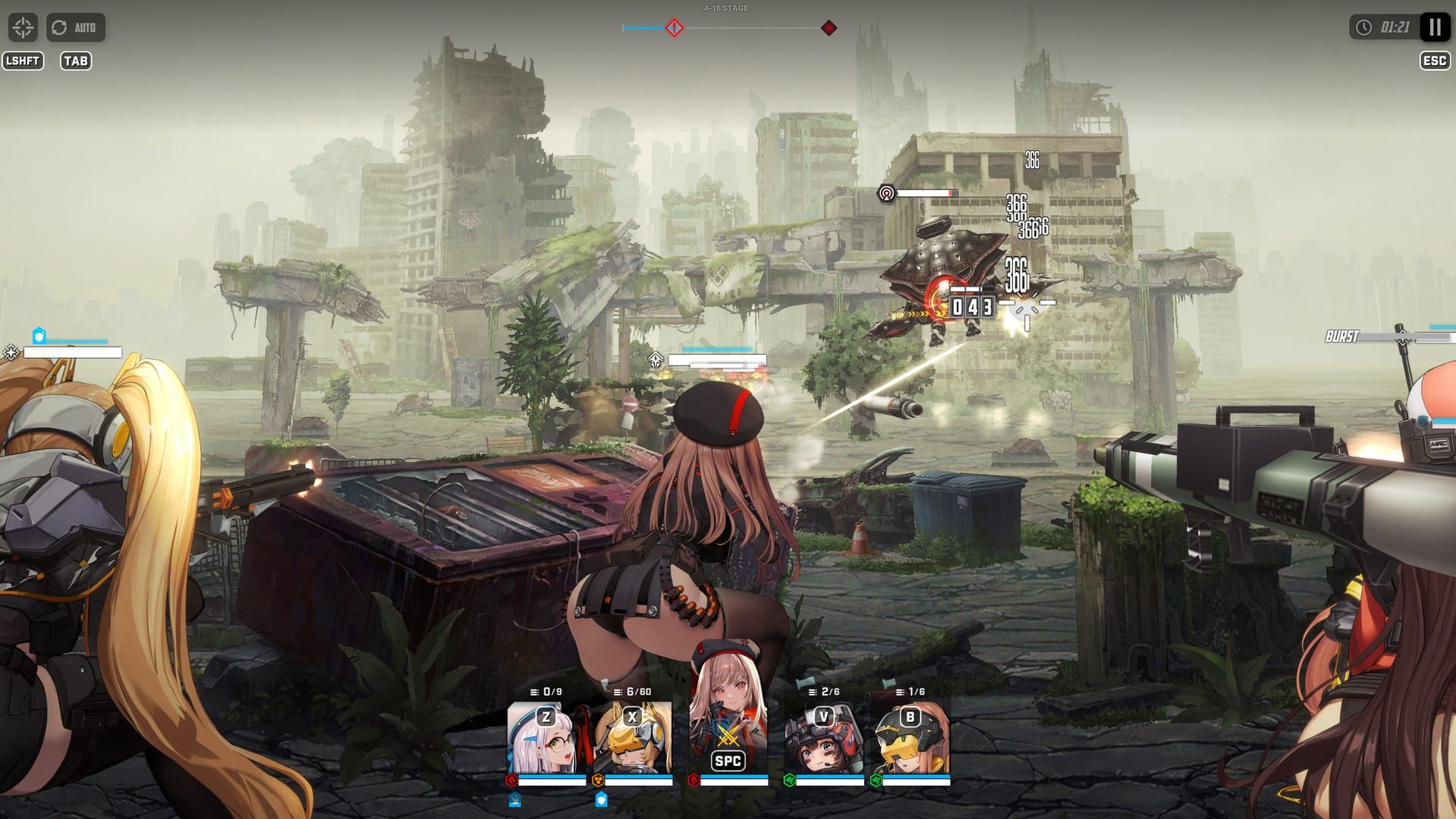The width and height of the screenshot is (1456, 819).
Task: Click the red fire element icon under Z portrait
Action: coord(511,780)
